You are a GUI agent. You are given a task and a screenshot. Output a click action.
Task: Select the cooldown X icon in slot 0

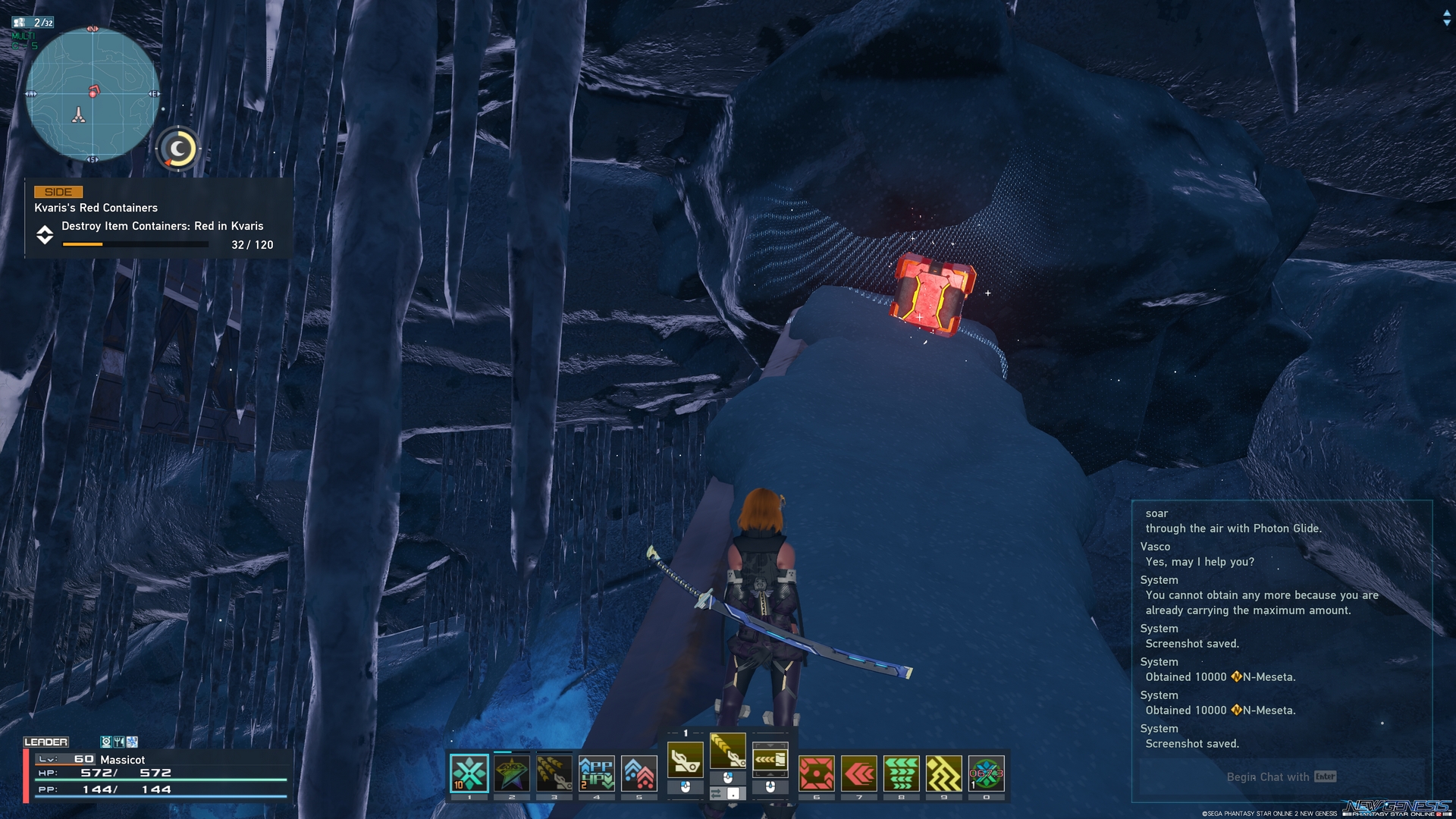[987, 773]
